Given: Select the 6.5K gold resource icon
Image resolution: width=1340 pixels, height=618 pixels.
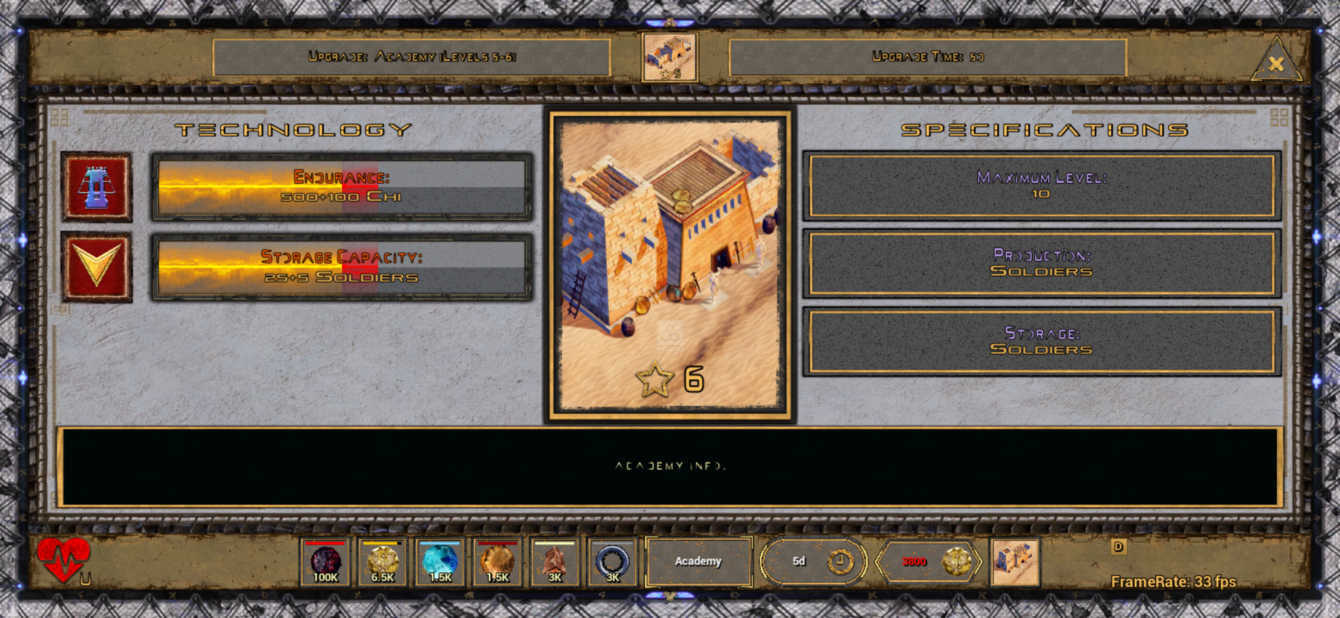Looking at the screenshot, I should pos(382,563).
